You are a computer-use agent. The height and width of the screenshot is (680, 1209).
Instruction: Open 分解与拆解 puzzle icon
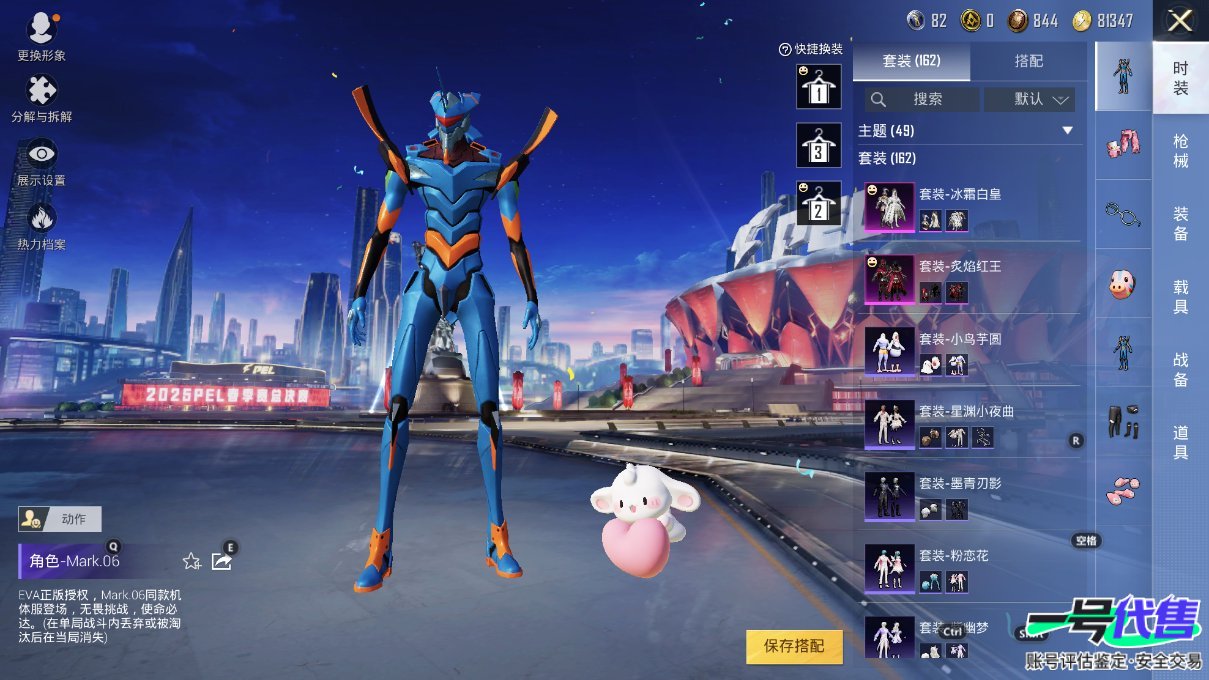click(x=41, y=98)
